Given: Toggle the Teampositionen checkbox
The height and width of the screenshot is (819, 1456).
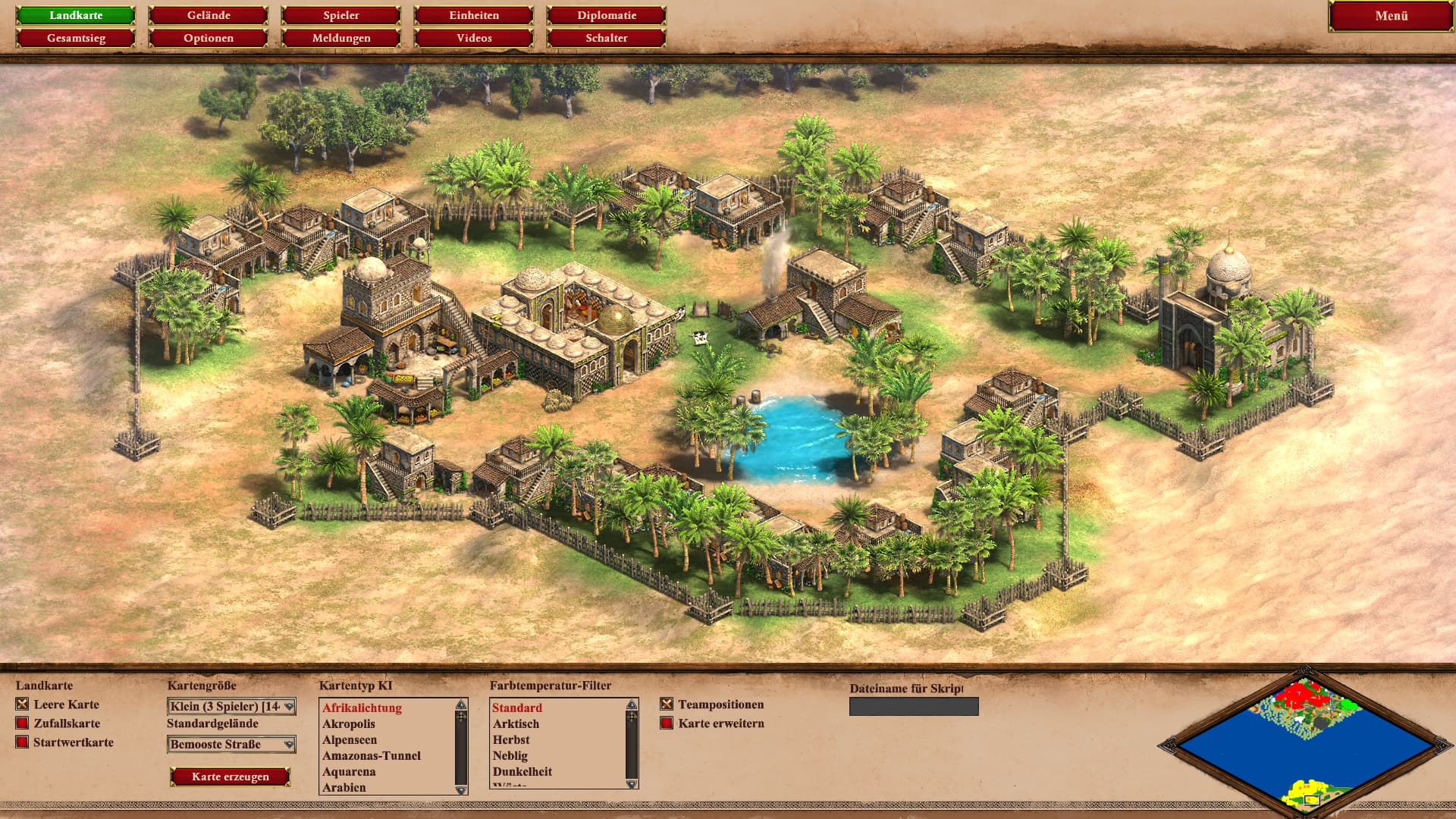Looking at the screenshot, I should pyautogui.click(x=667, y=704).
